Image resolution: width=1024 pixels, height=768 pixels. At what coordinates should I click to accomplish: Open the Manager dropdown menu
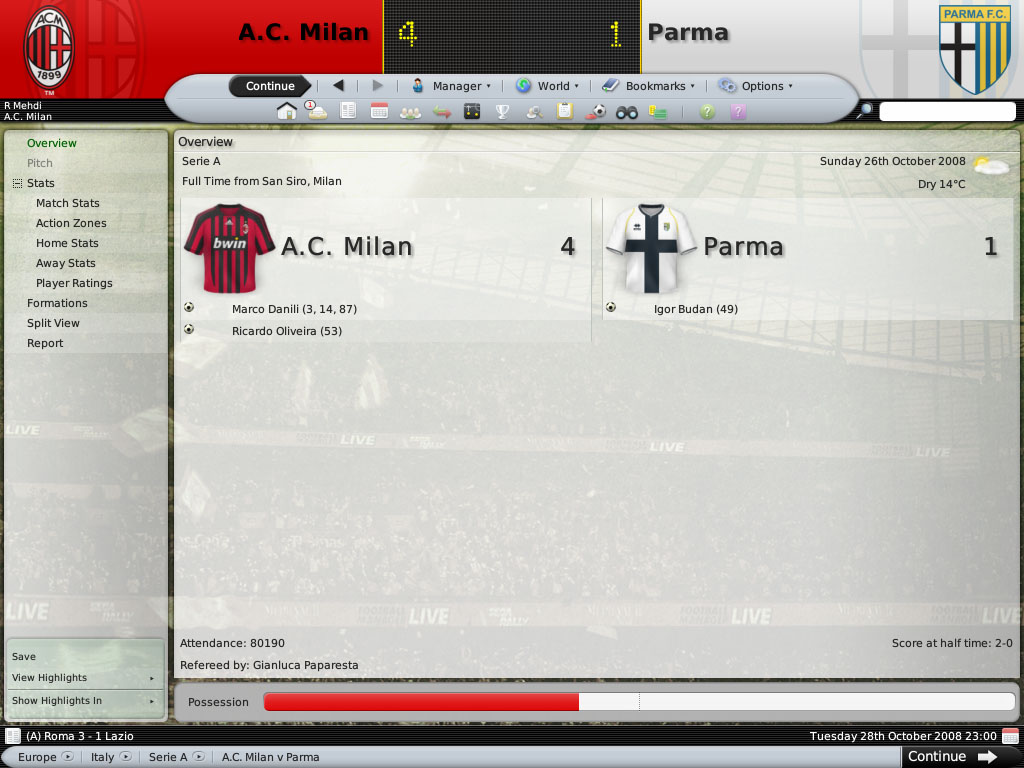pyautogui.click(x=451, y=86)
